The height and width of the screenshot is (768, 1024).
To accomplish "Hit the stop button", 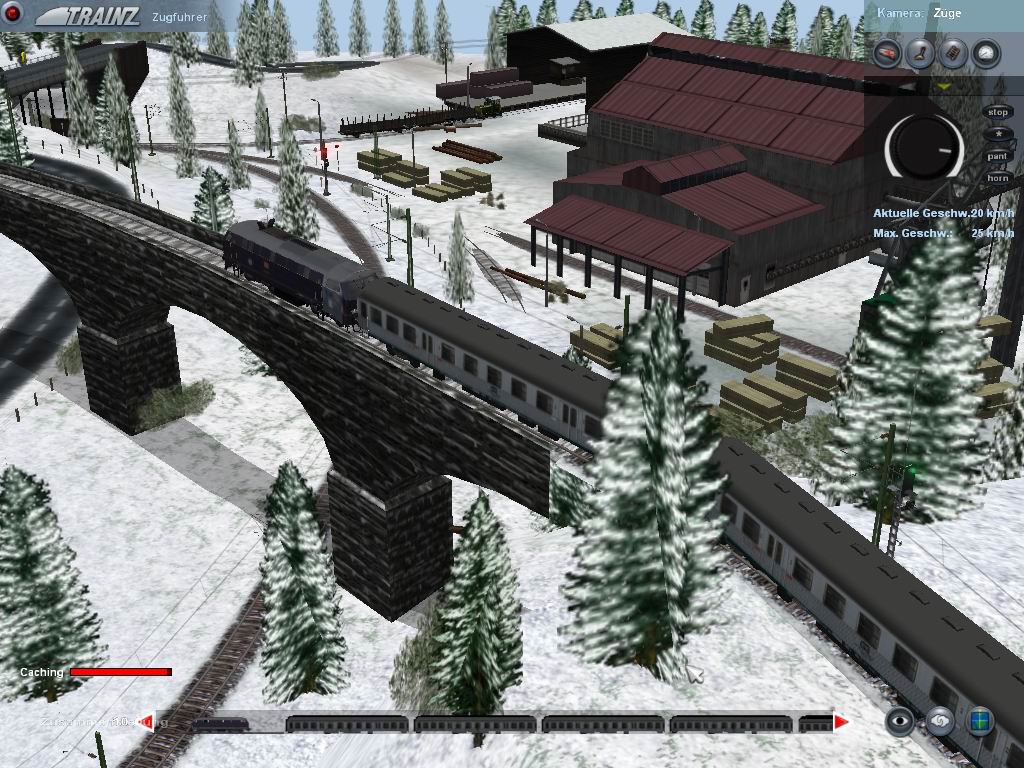I will (x=997, y=112).
